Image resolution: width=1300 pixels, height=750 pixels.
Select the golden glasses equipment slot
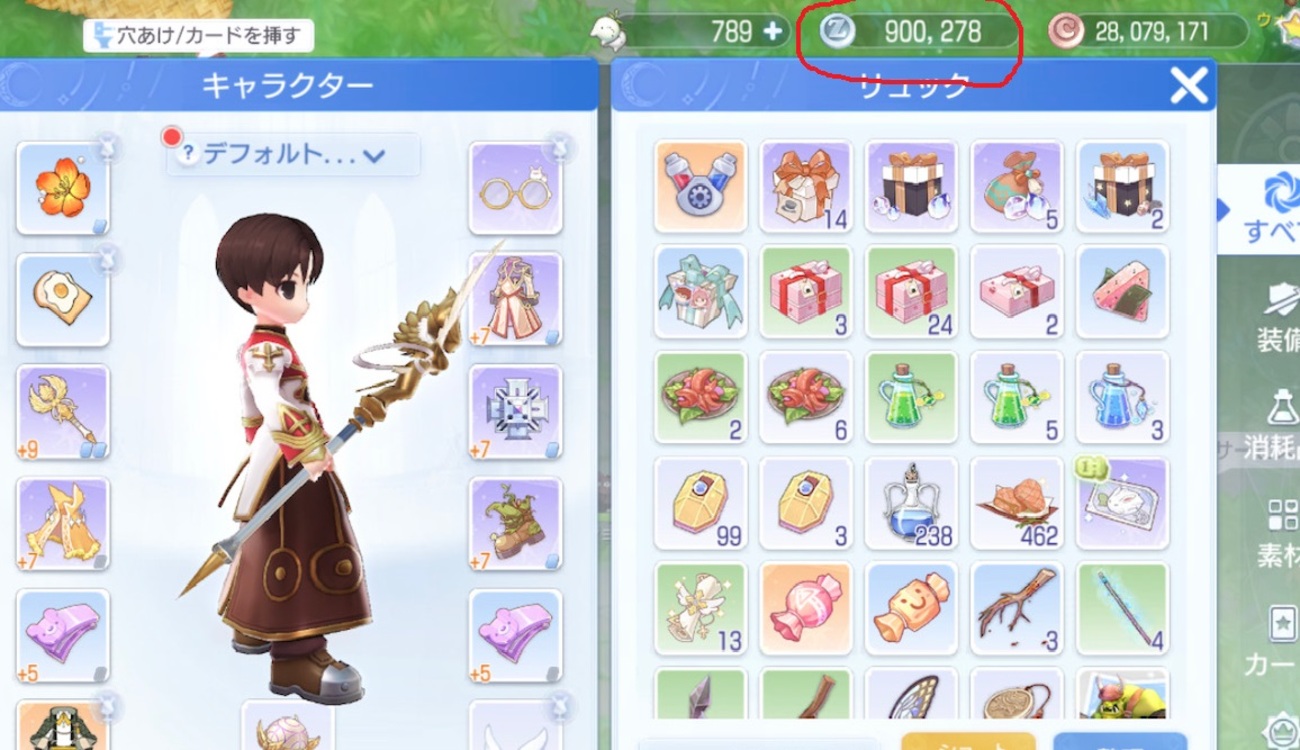pyautogui.click(x=515, y=188)
